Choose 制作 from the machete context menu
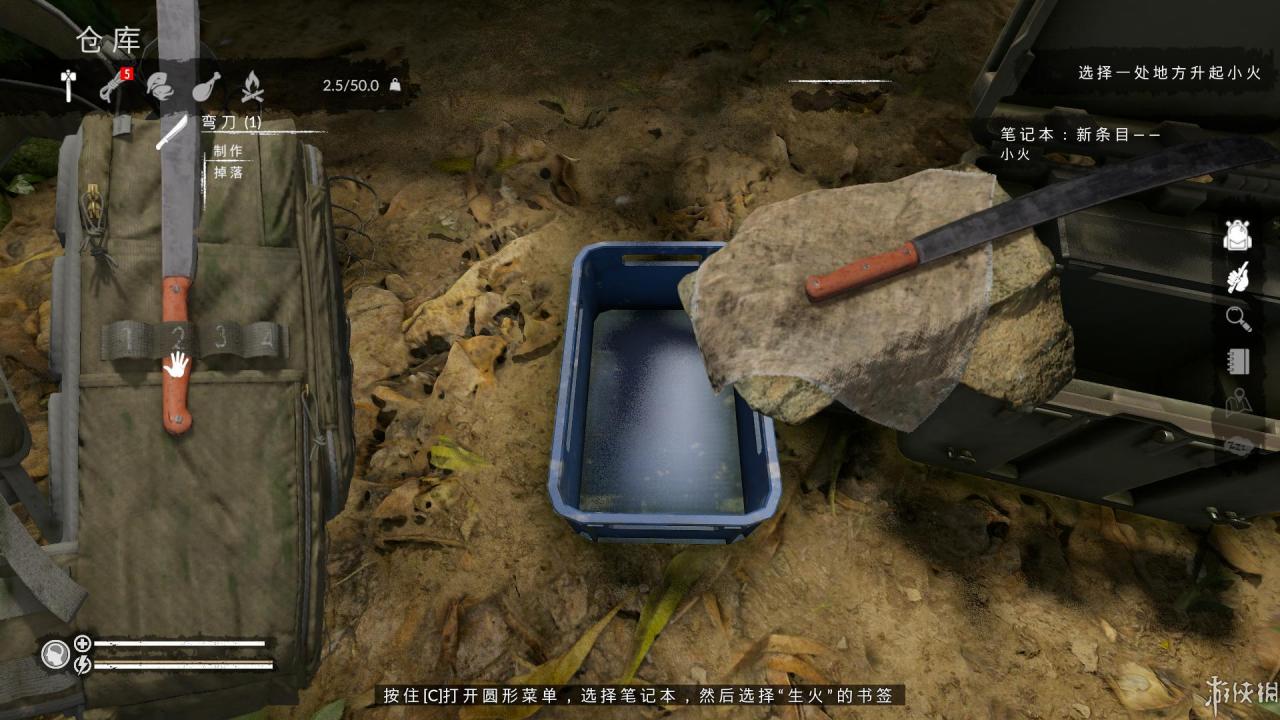1280x720 pixels. tap(228, 151)
